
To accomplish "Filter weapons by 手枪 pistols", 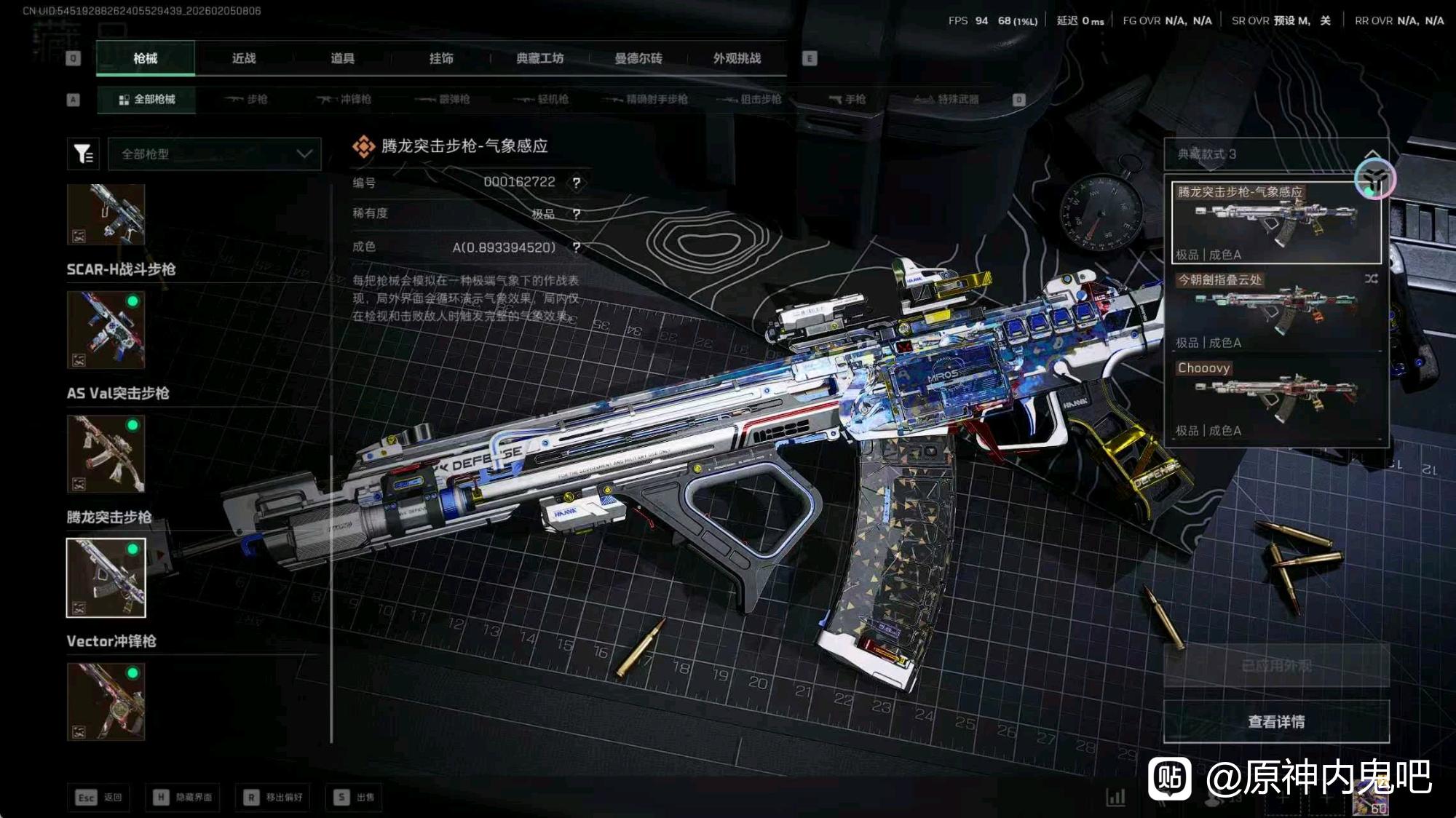I will coord(847,99).
